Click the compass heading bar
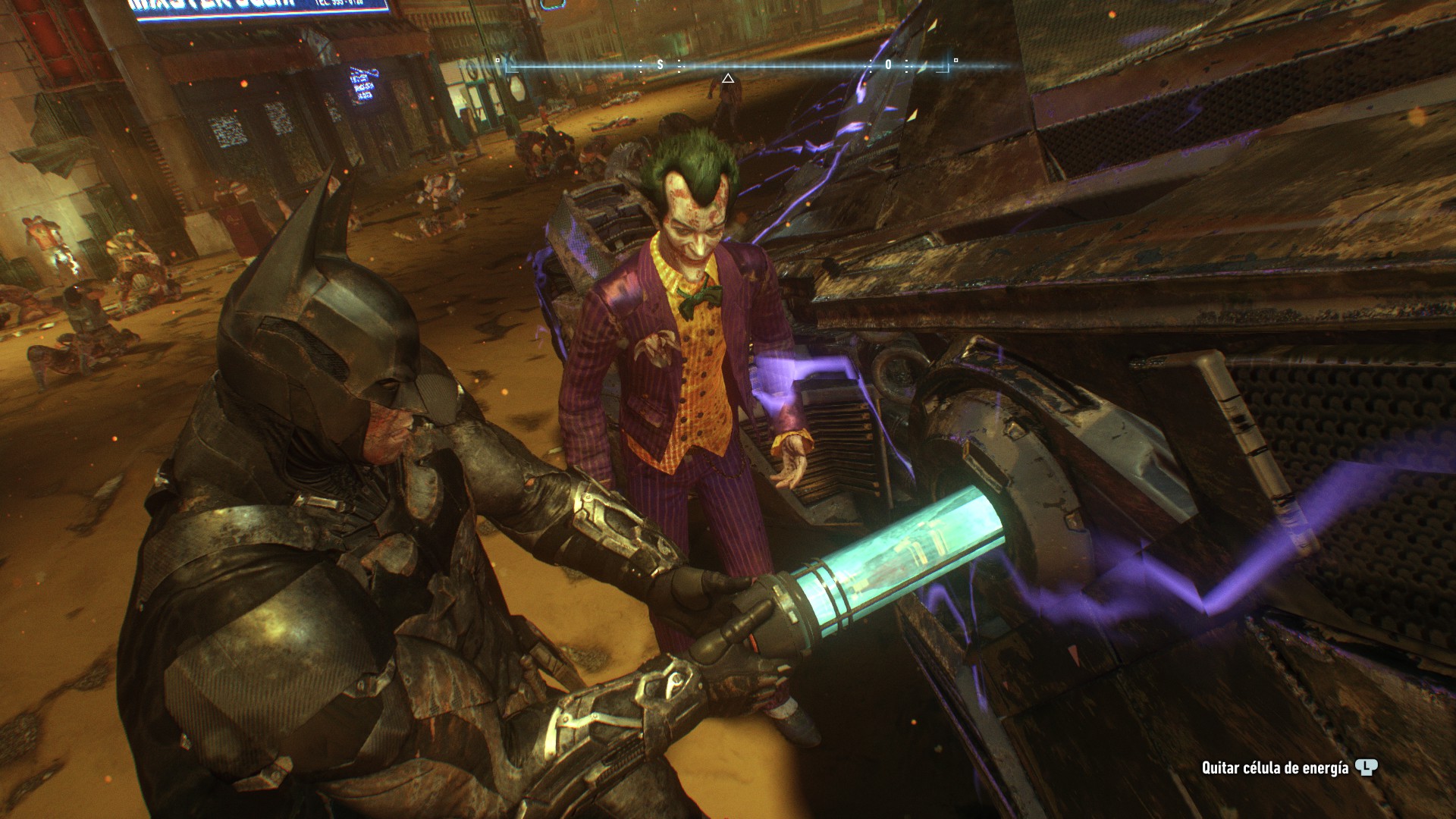The image size is (1456, 819). 726,65
